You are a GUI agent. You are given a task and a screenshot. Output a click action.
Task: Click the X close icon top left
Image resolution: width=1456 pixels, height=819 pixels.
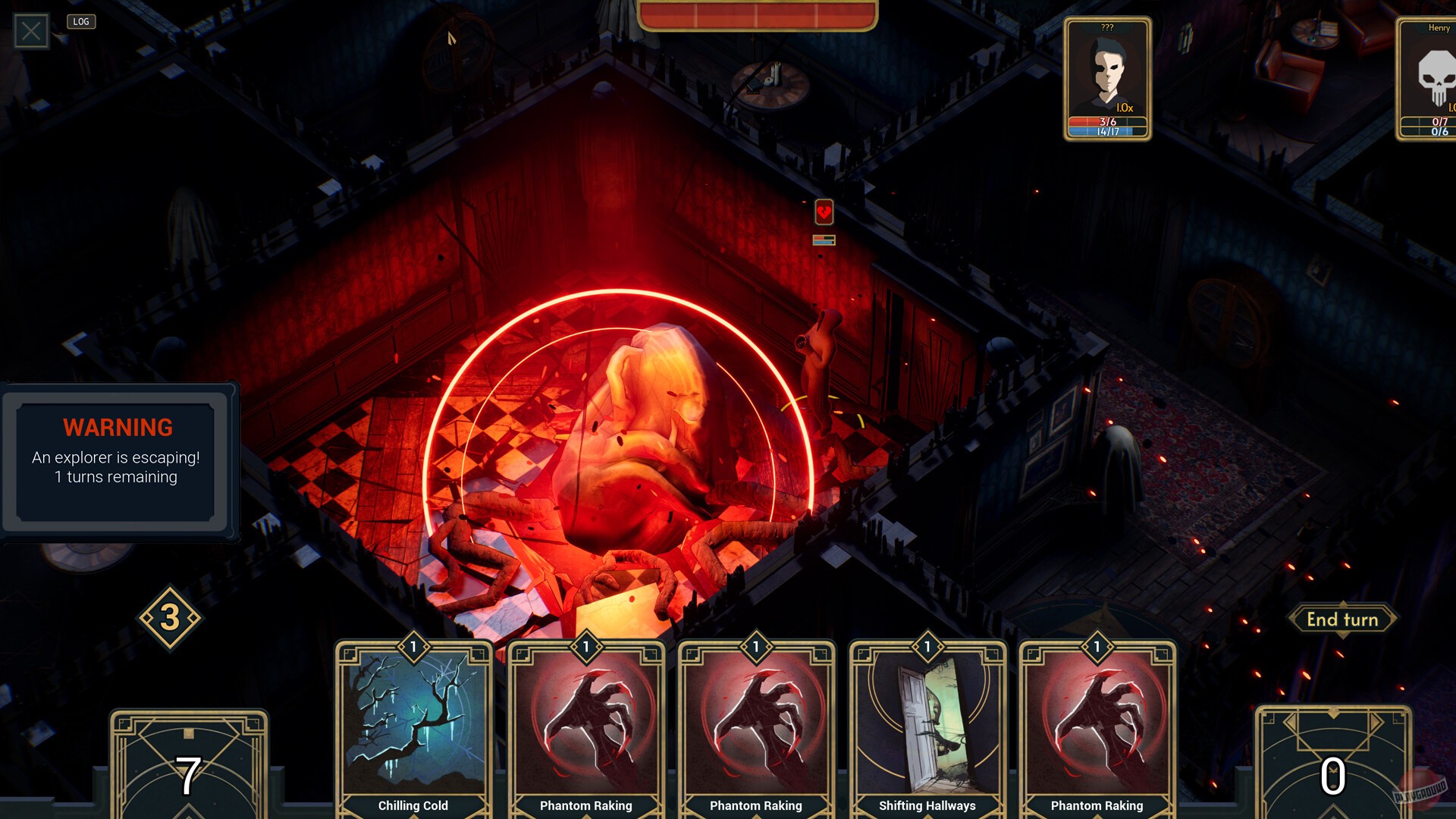pos(30,31)
